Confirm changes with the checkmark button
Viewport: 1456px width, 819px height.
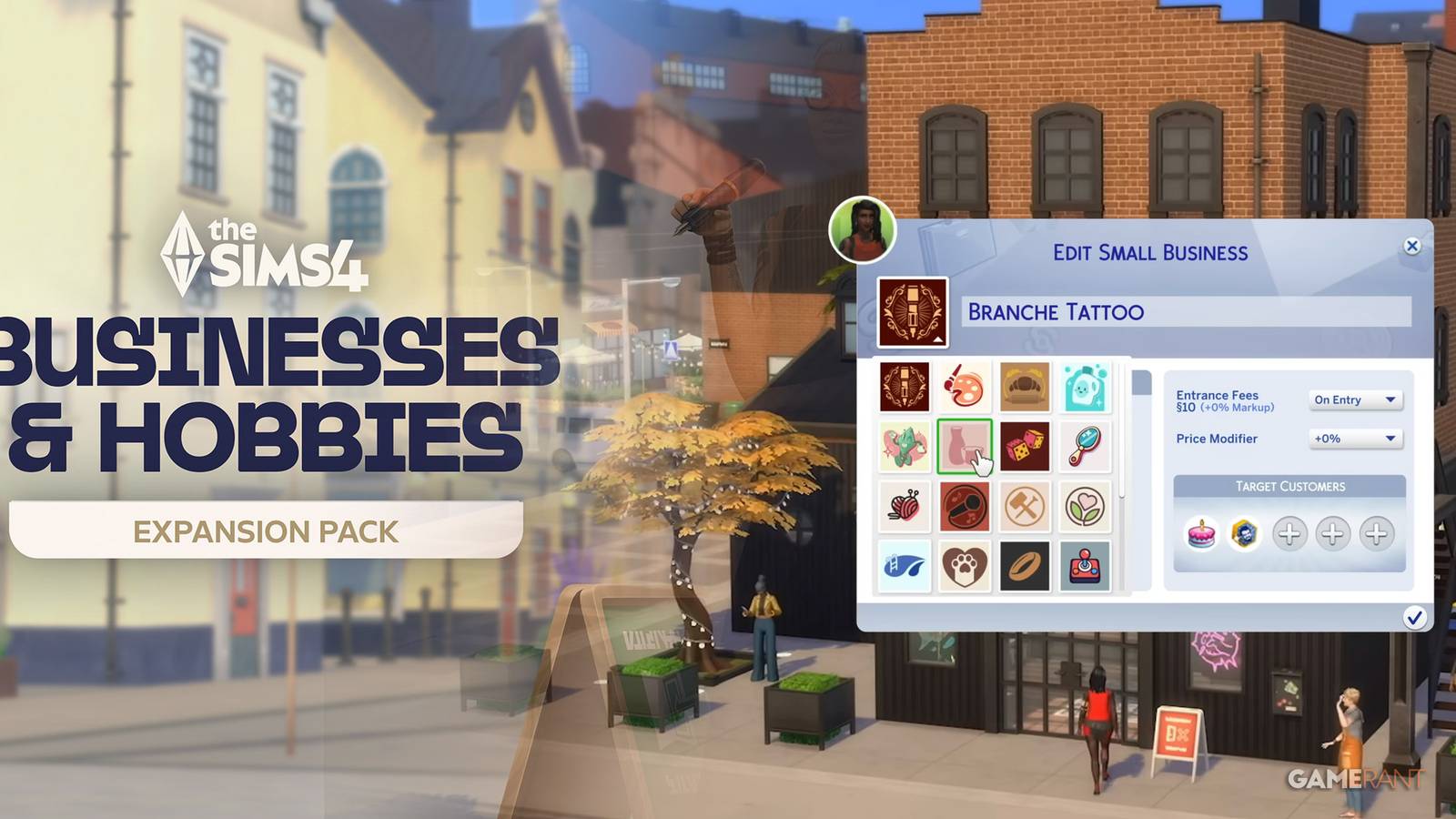pos(1415,616)
